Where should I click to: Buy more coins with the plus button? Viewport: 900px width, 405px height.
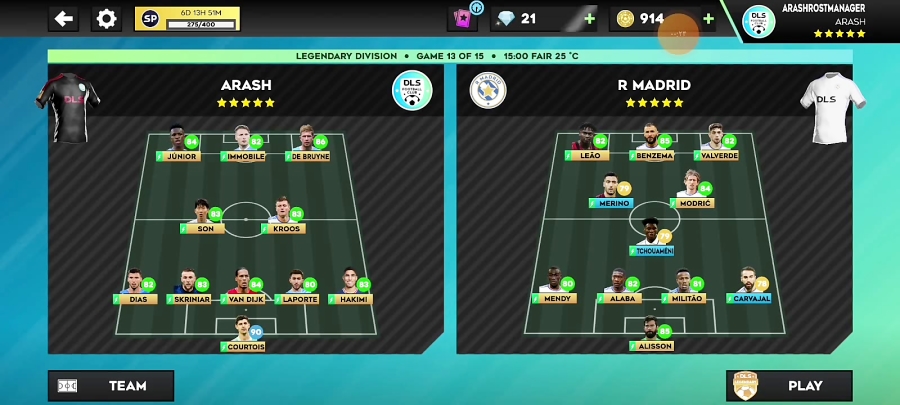(x=709, y=19)
